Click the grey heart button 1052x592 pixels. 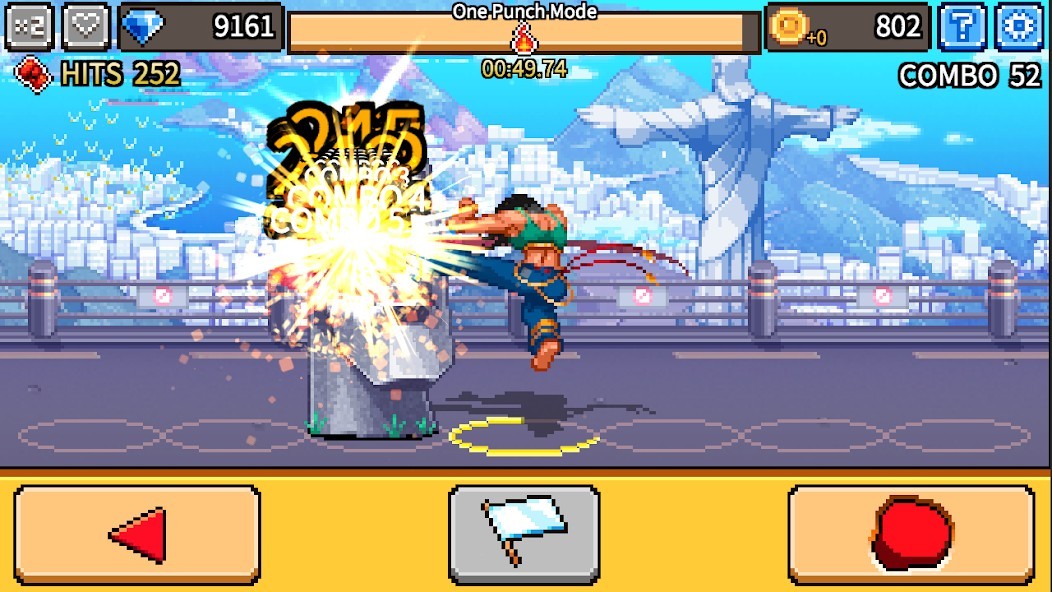(x=87, y=27)
